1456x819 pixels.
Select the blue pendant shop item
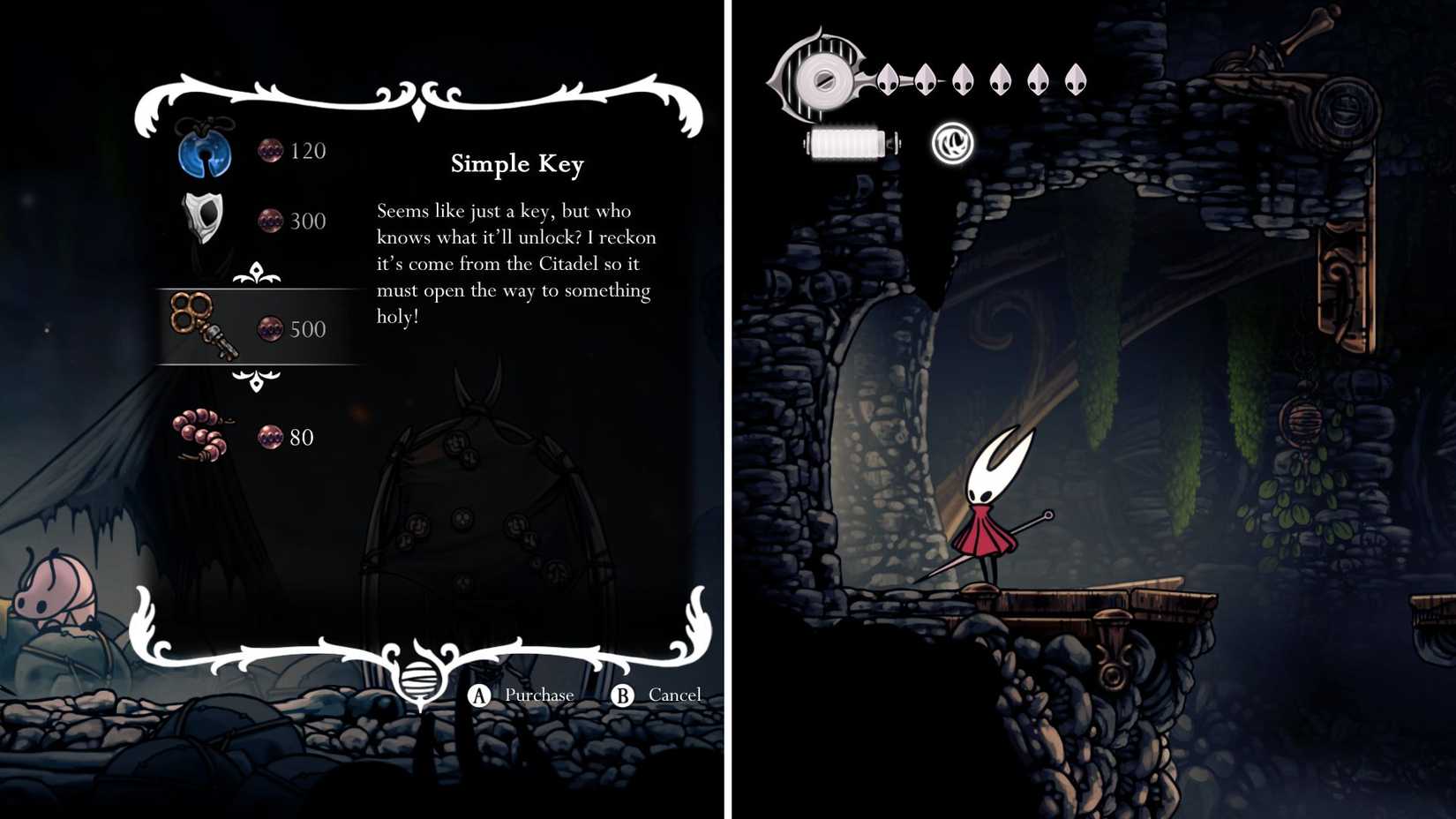click(204, 152)
